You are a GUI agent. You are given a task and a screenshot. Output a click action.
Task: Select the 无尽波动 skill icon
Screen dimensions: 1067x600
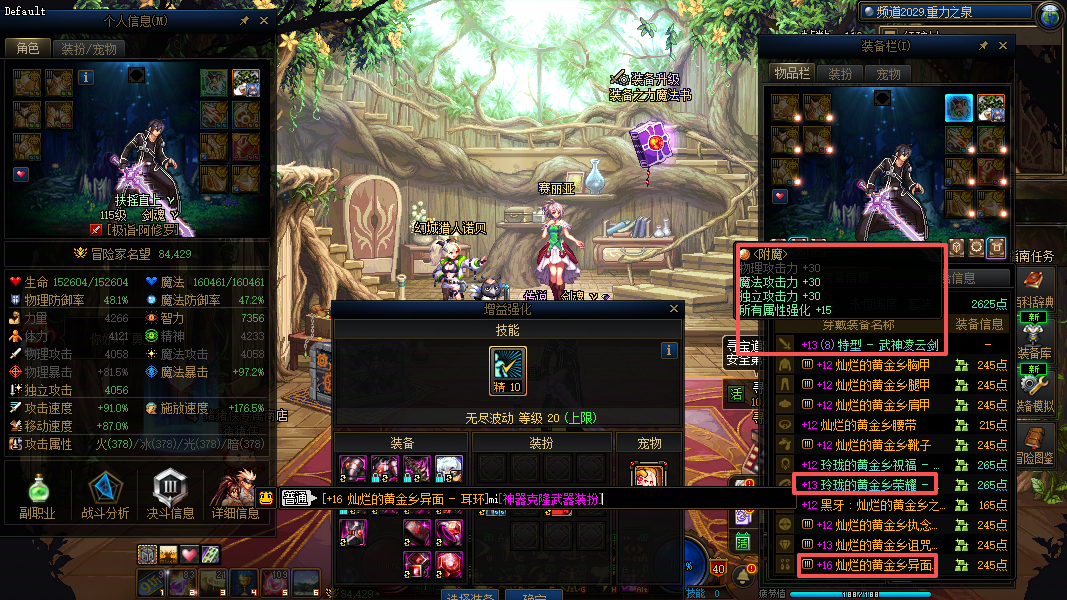(508, 370)
